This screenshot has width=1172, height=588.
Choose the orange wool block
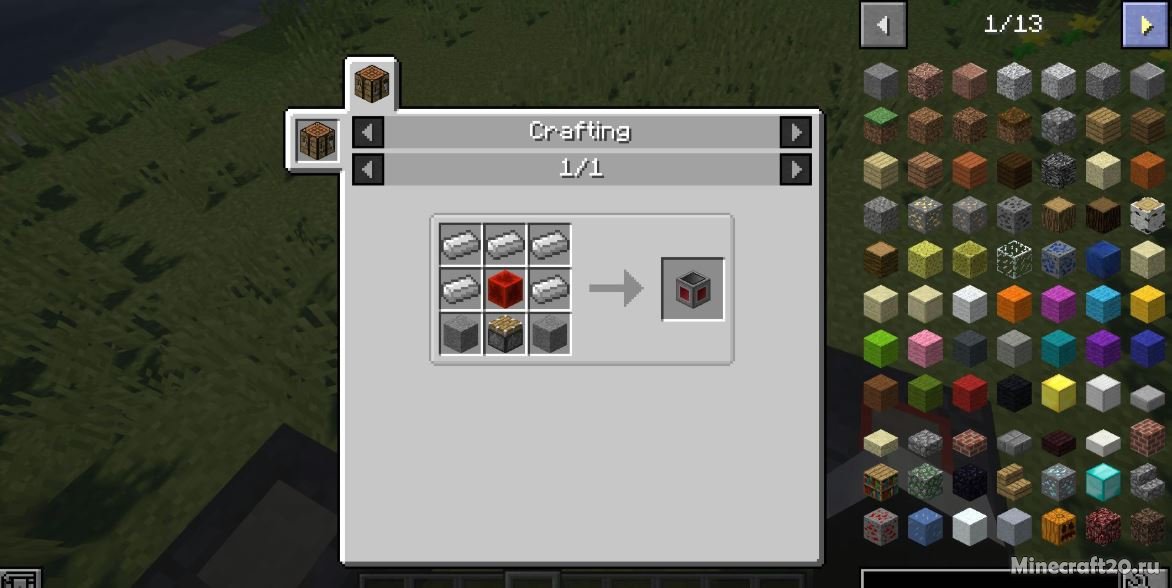1014,304
